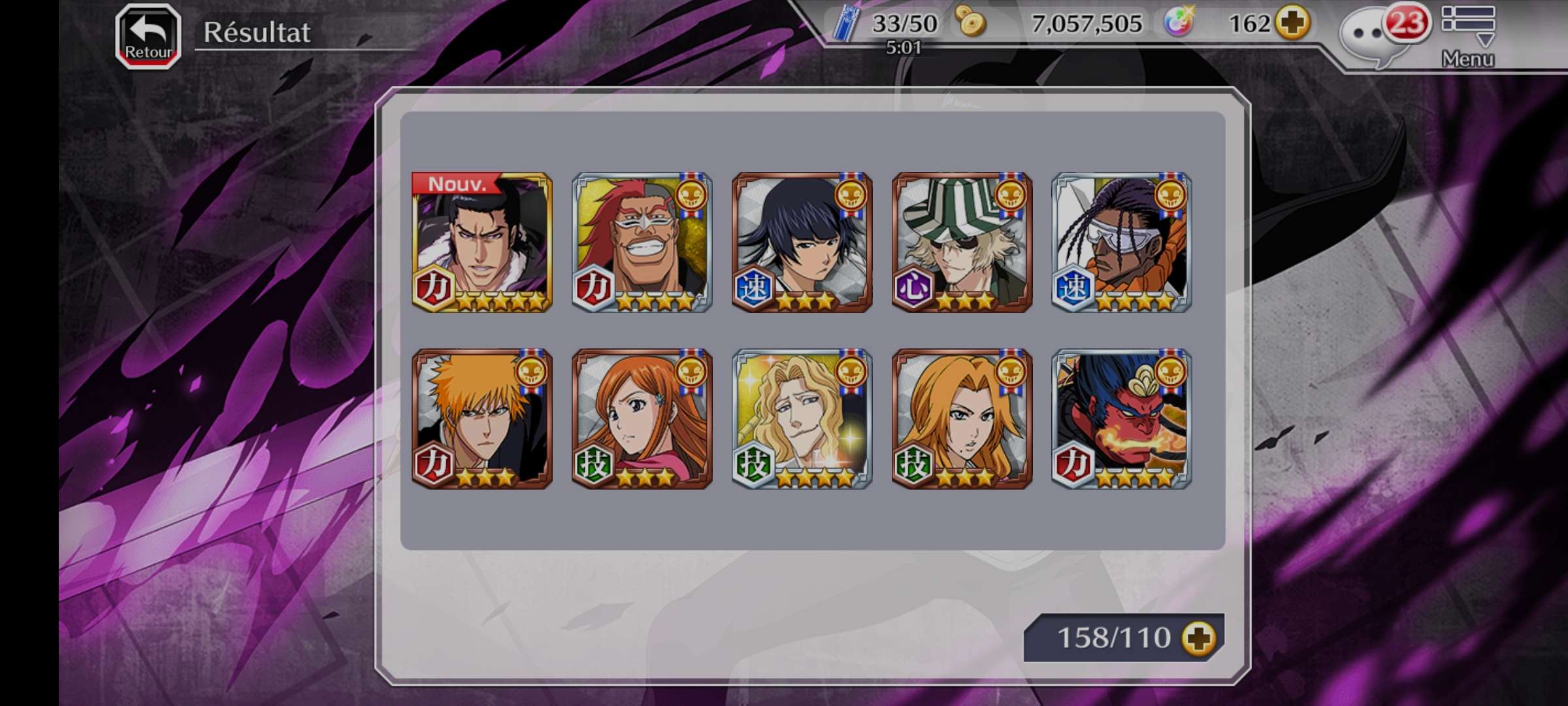Expand character storage beside 158/110
1568x706 pixels.
tap(1199, 638)
